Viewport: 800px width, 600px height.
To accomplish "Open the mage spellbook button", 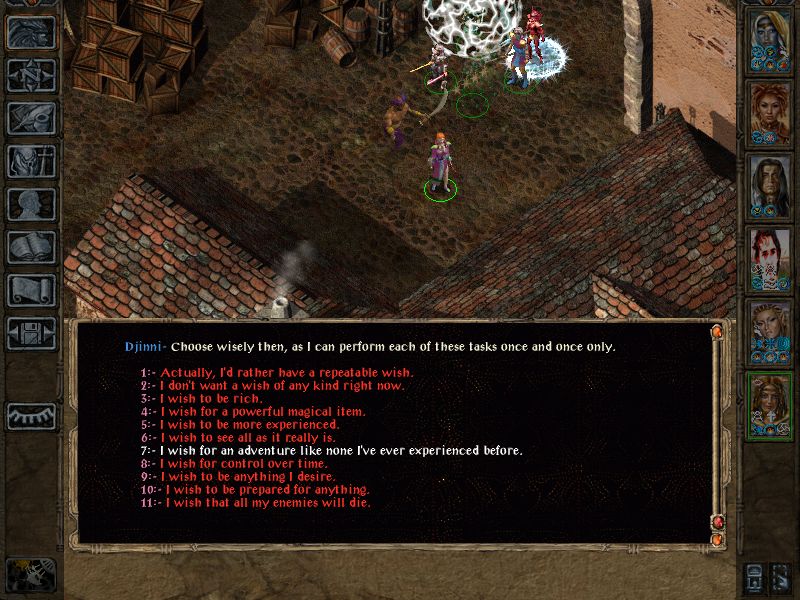I will pos(31,247).
